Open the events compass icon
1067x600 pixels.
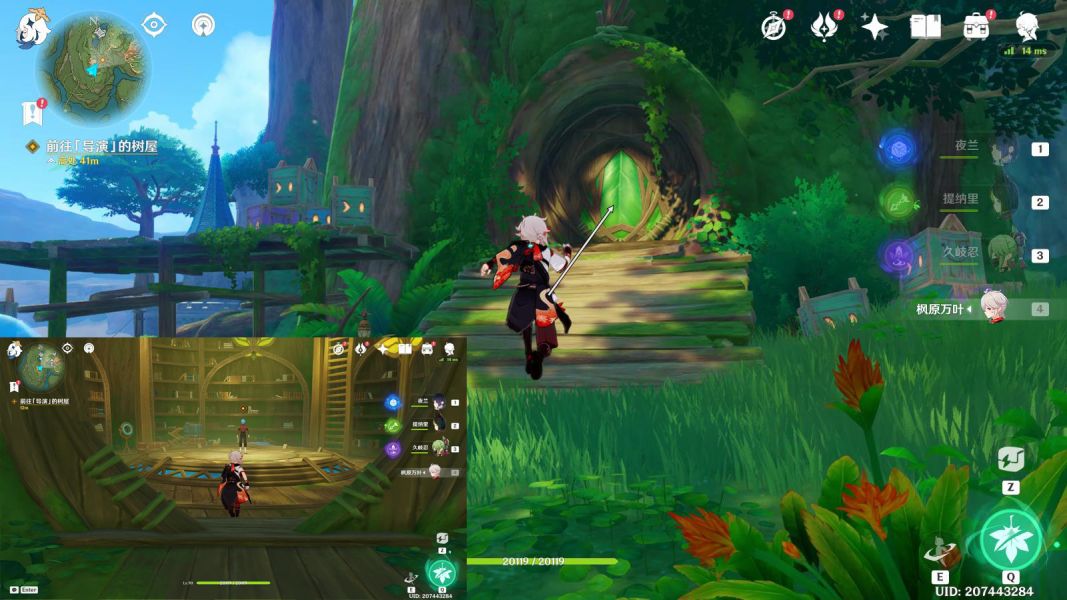(x=773, y=26)
